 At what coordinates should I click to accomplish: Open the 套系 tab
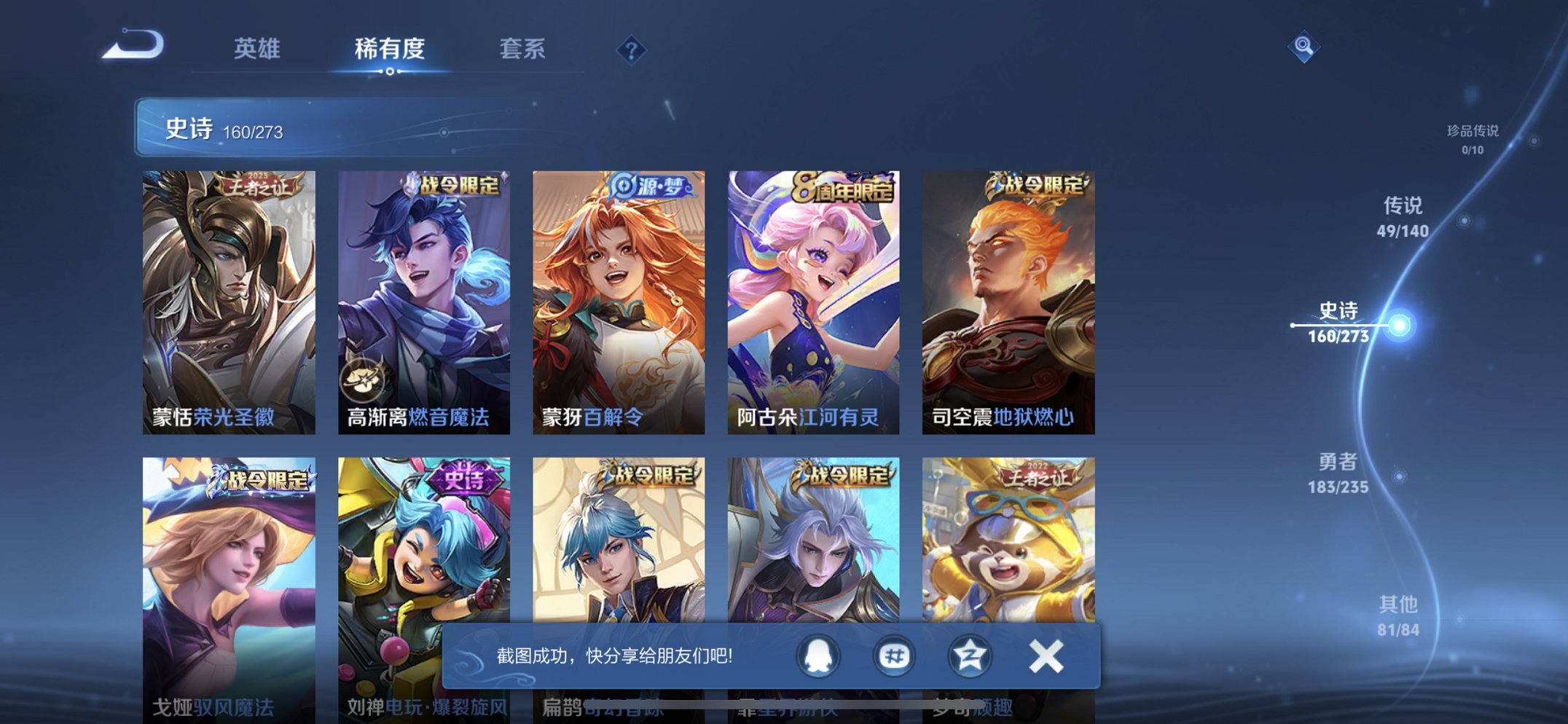coord(523,50)
